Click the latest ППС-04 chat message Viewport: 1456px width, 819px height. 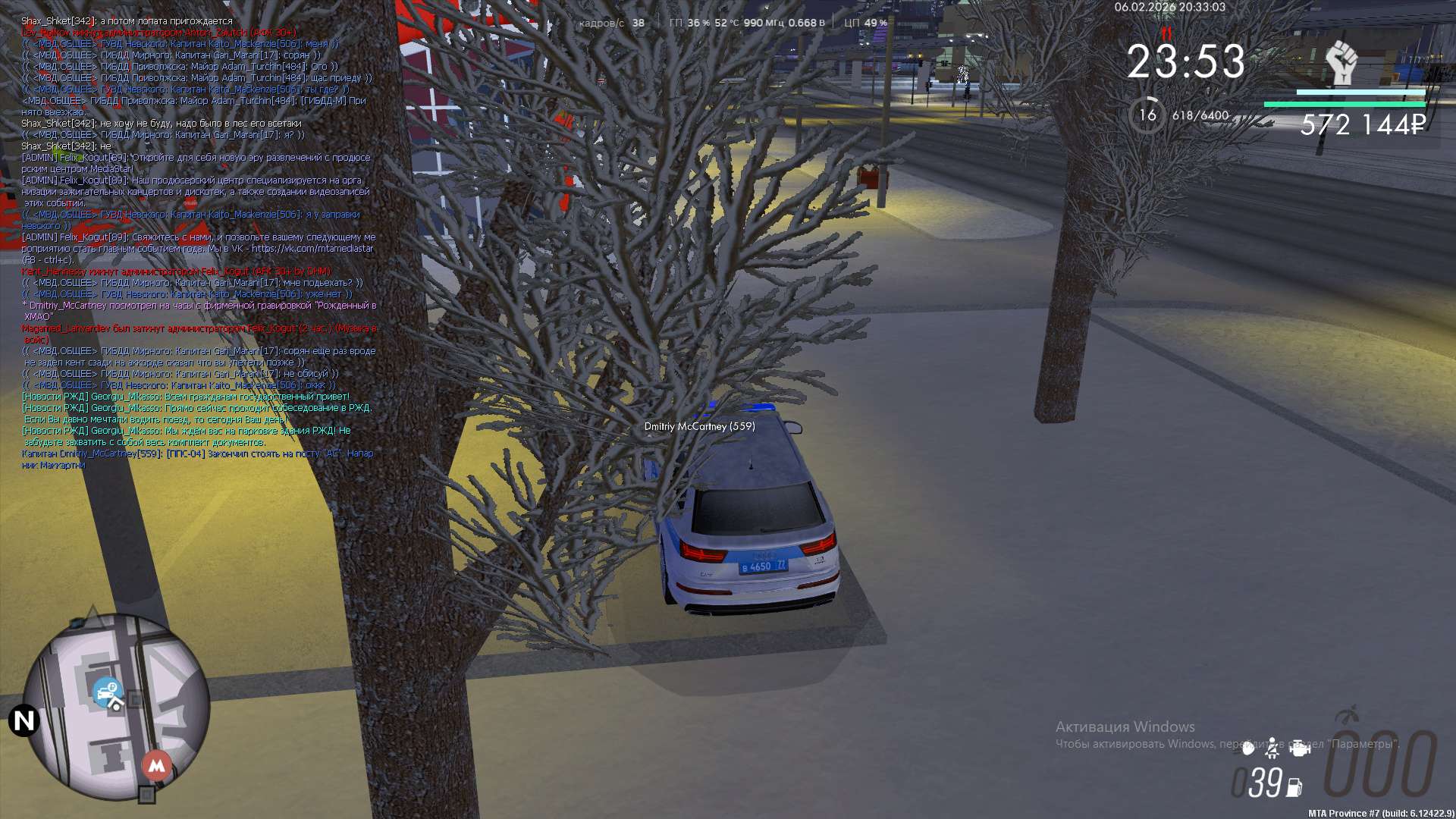197,459
